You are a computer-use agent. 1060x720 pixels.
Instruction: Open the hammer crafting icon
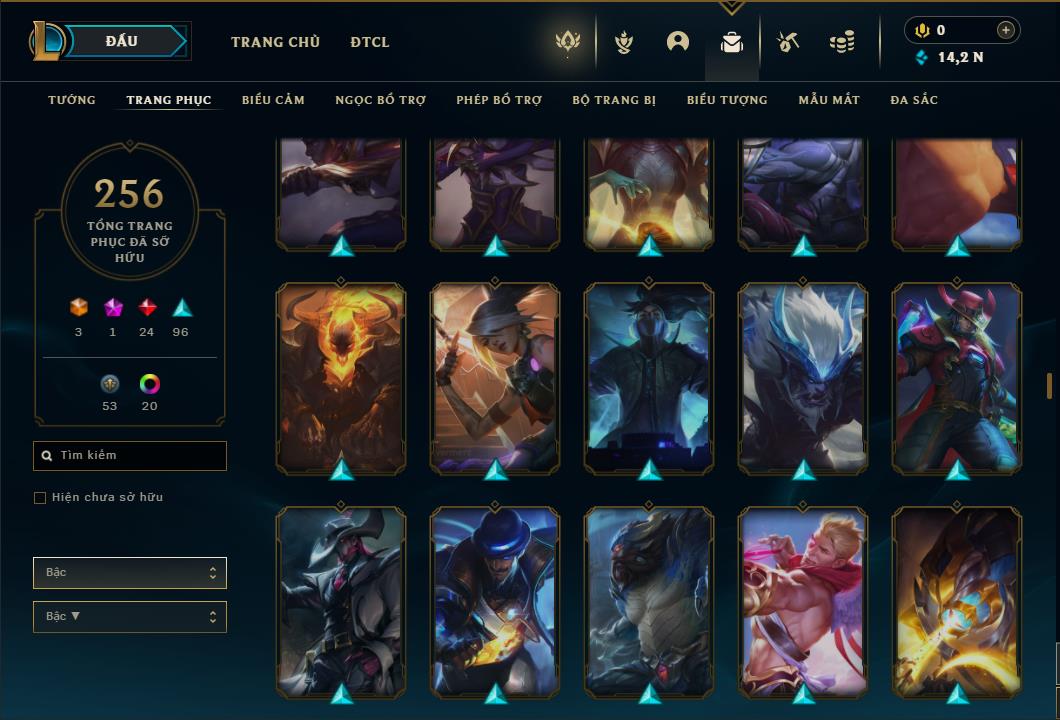[x=788, y=42]
